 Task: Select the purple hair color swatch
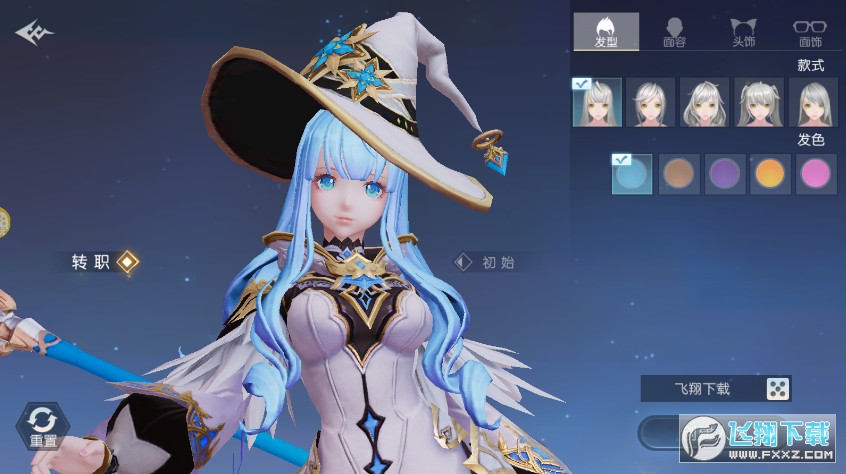[x=724, y=174]
